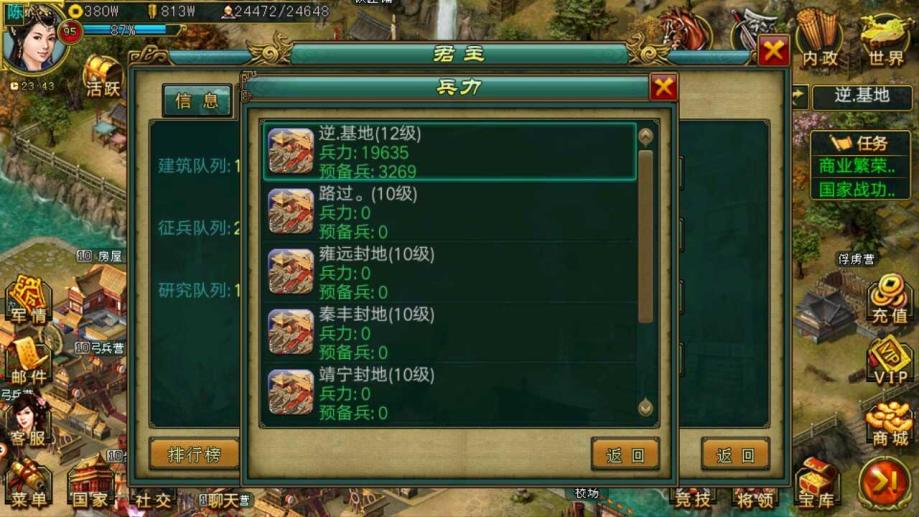Select the 逆.基地 (12级) troop row

pyautogui.click(x=450, y=151)
